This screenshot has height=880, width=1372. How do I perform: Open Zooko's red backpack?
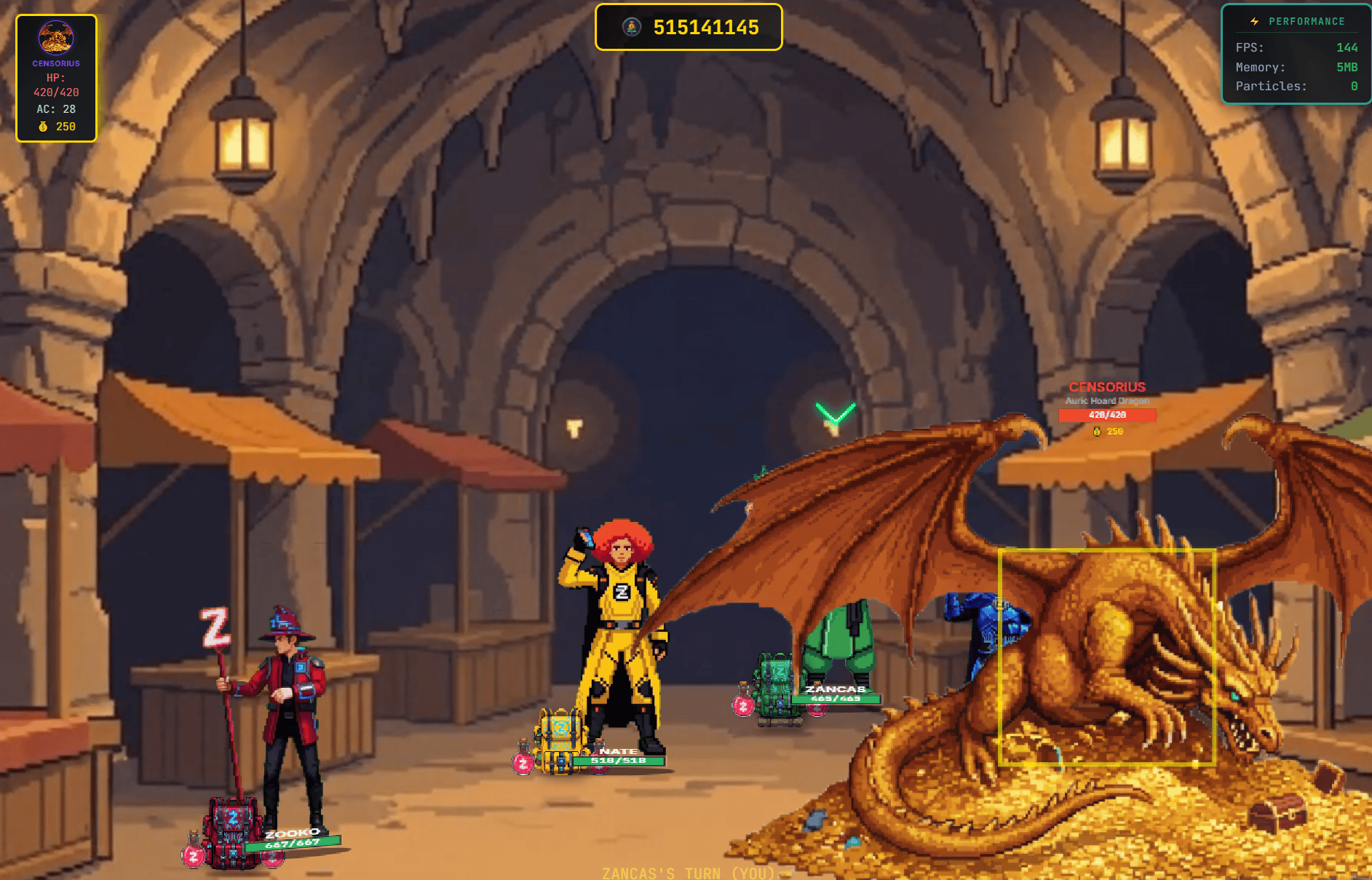(x=233, y=833)
